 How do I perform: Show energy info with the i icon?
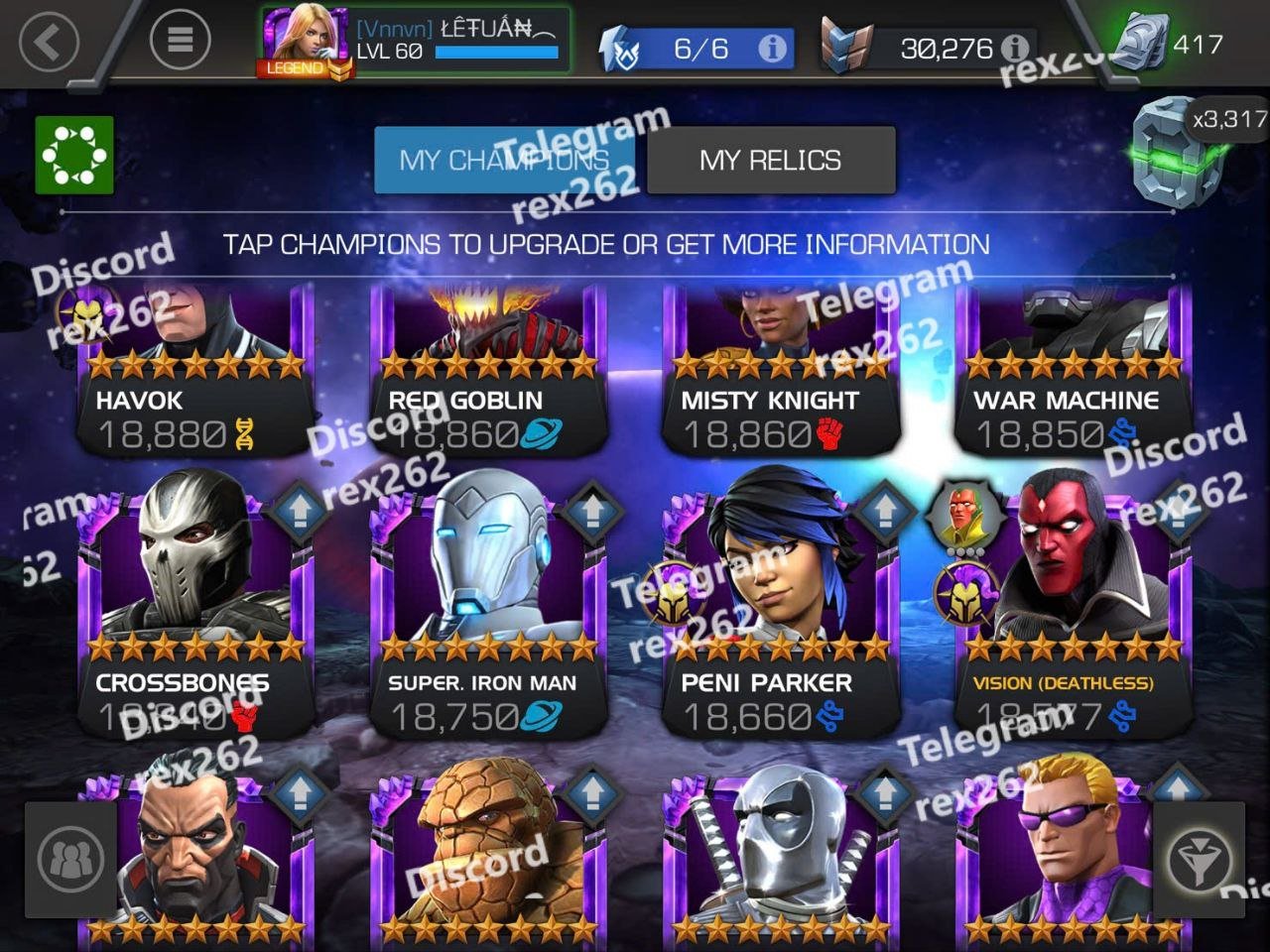772,49
